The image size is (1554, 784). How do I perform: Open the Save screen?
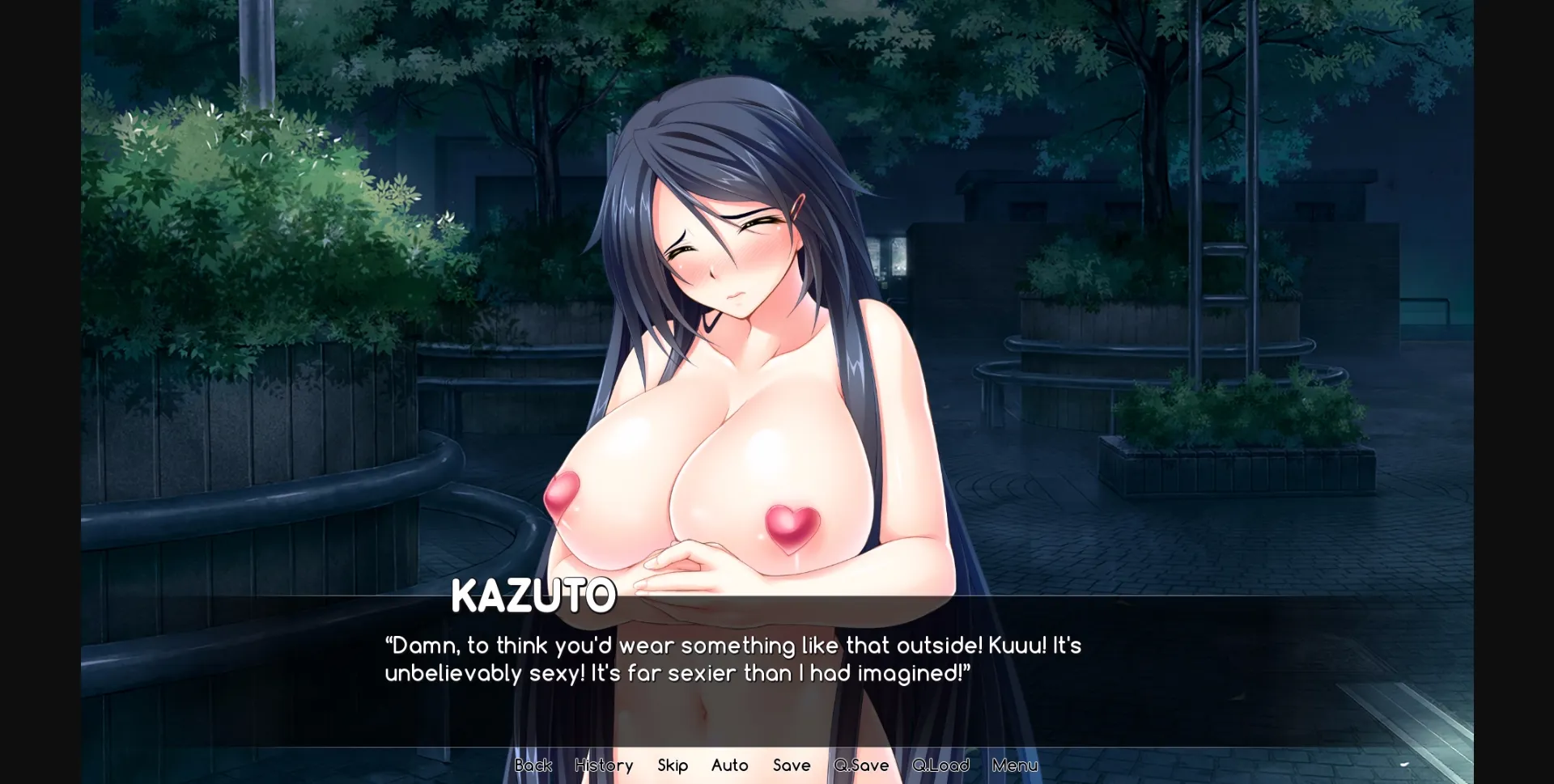click(792, 765)
